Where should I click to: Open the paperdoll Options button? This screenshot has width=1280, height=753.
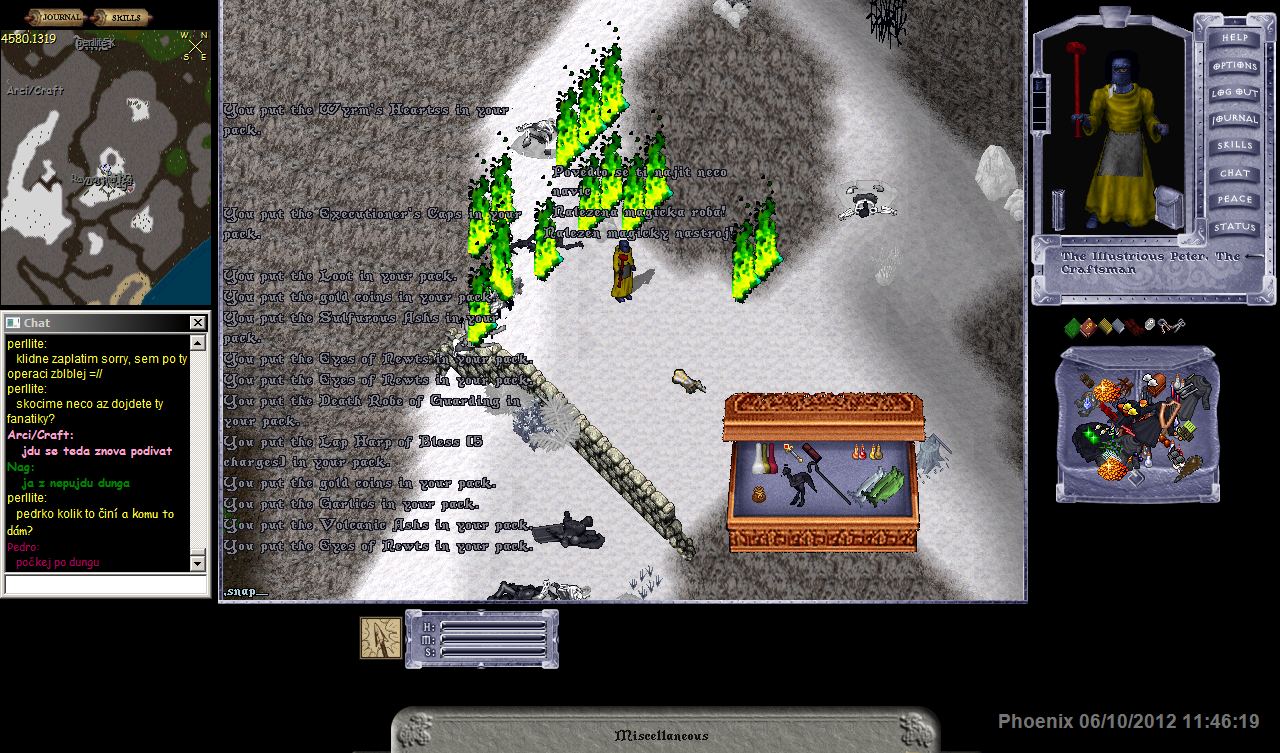1235,65
